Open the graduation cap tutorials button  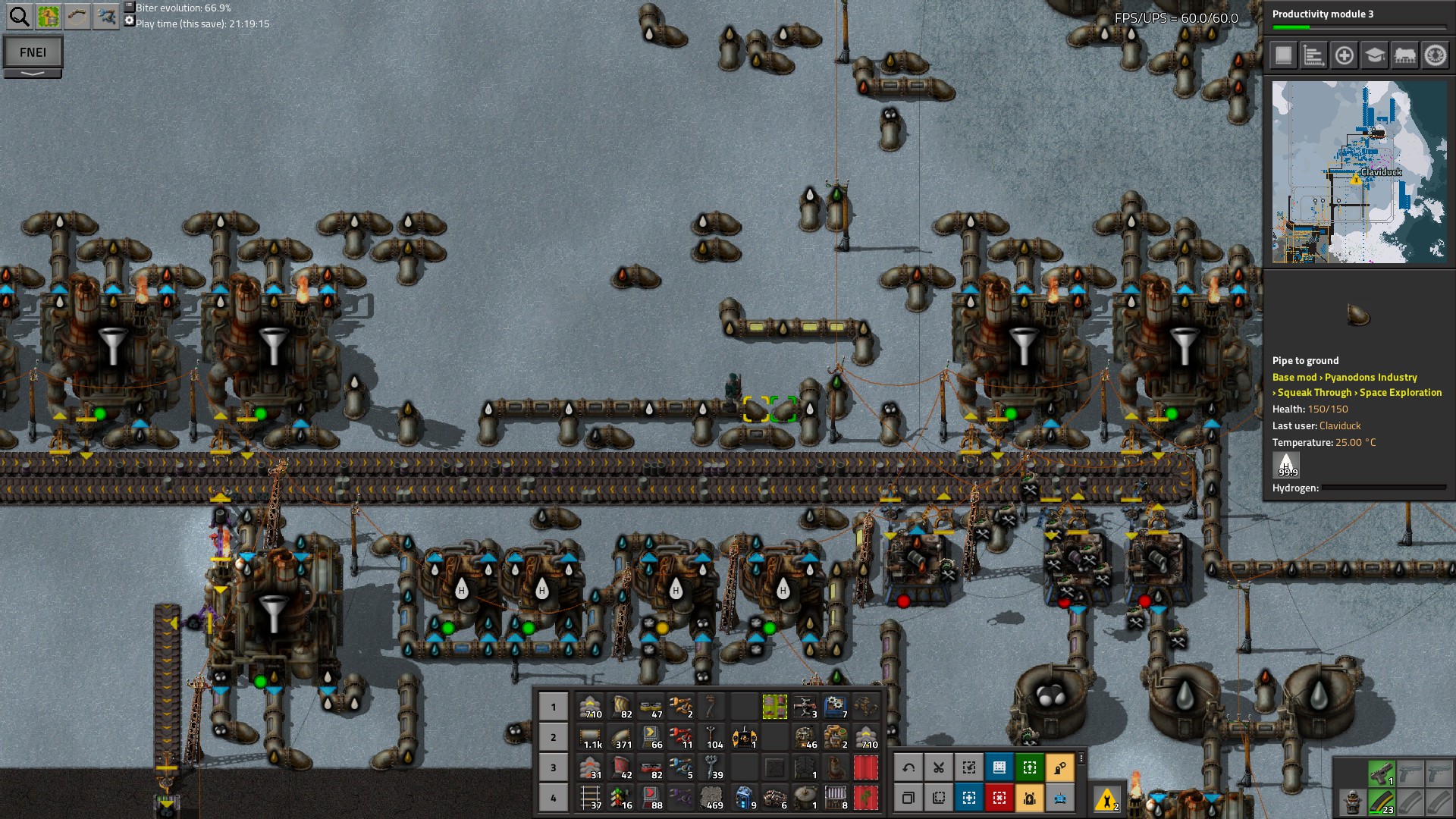pyautogui.click(x=1374, y=55)
